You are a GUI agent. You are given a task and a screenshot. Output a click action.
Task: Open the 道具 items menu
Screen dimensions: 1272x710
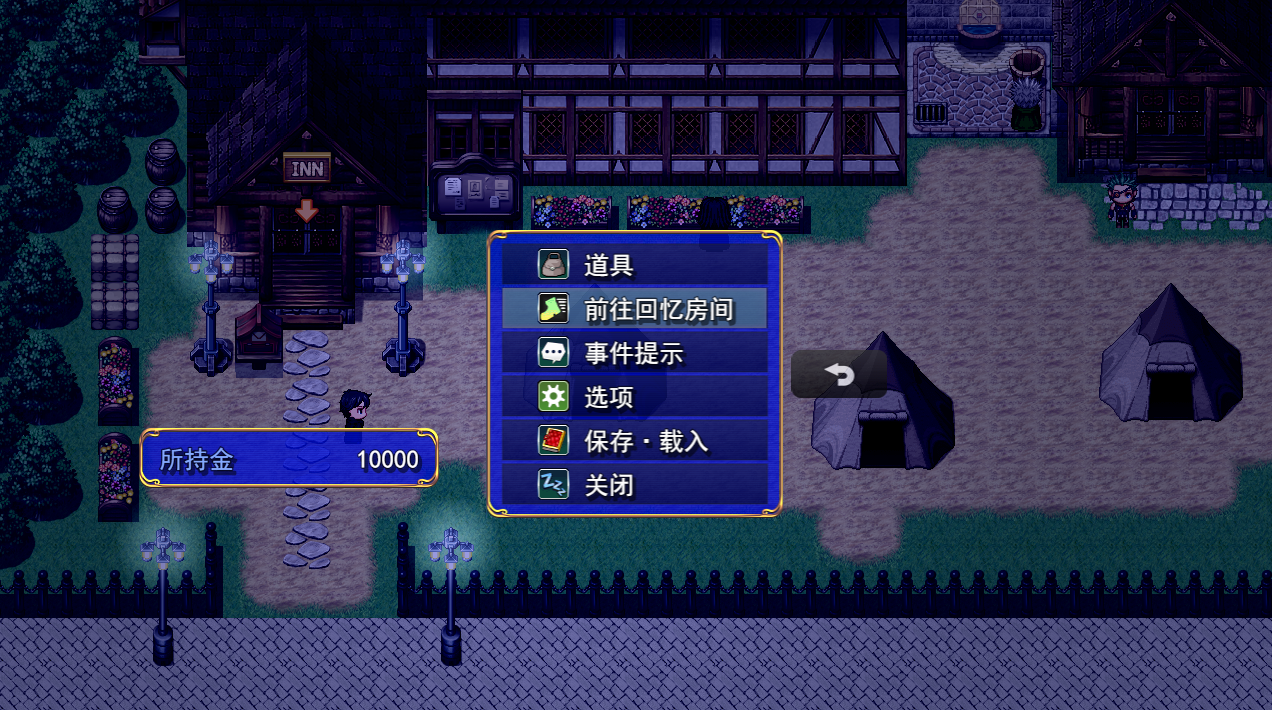634,265
